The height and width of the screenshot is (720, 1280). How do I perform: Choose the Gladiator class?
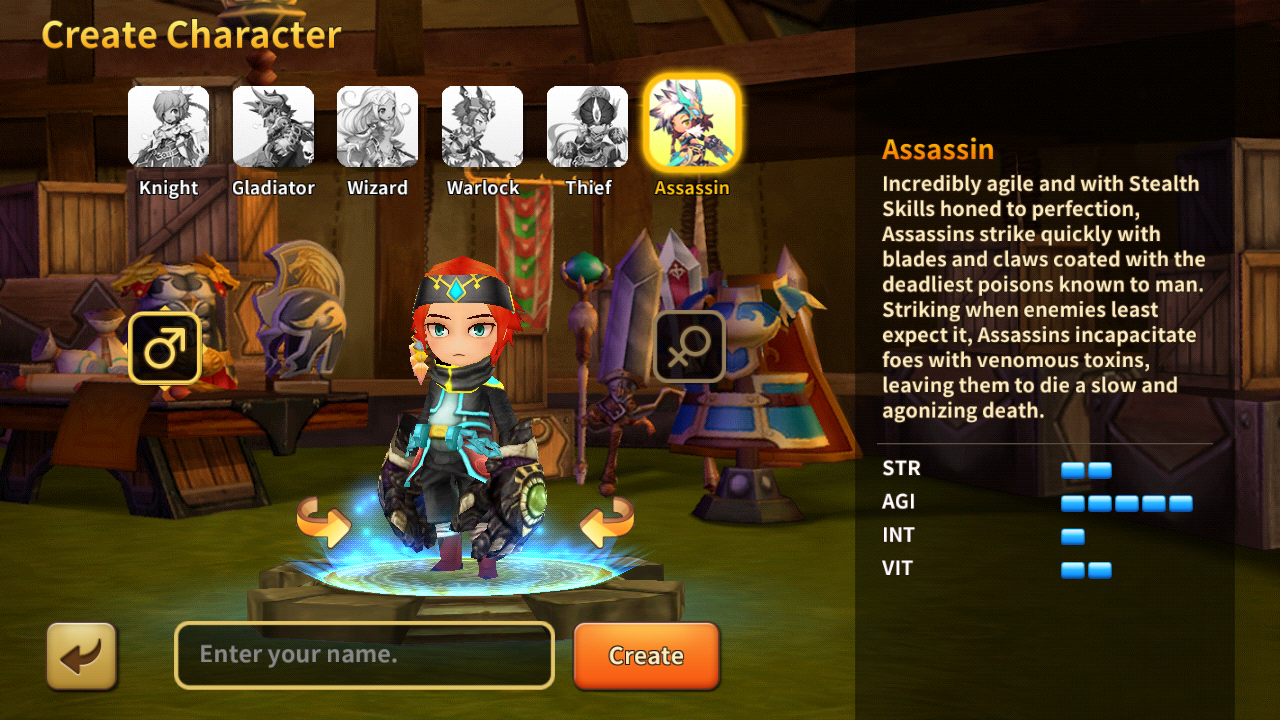tap(273, 127)
